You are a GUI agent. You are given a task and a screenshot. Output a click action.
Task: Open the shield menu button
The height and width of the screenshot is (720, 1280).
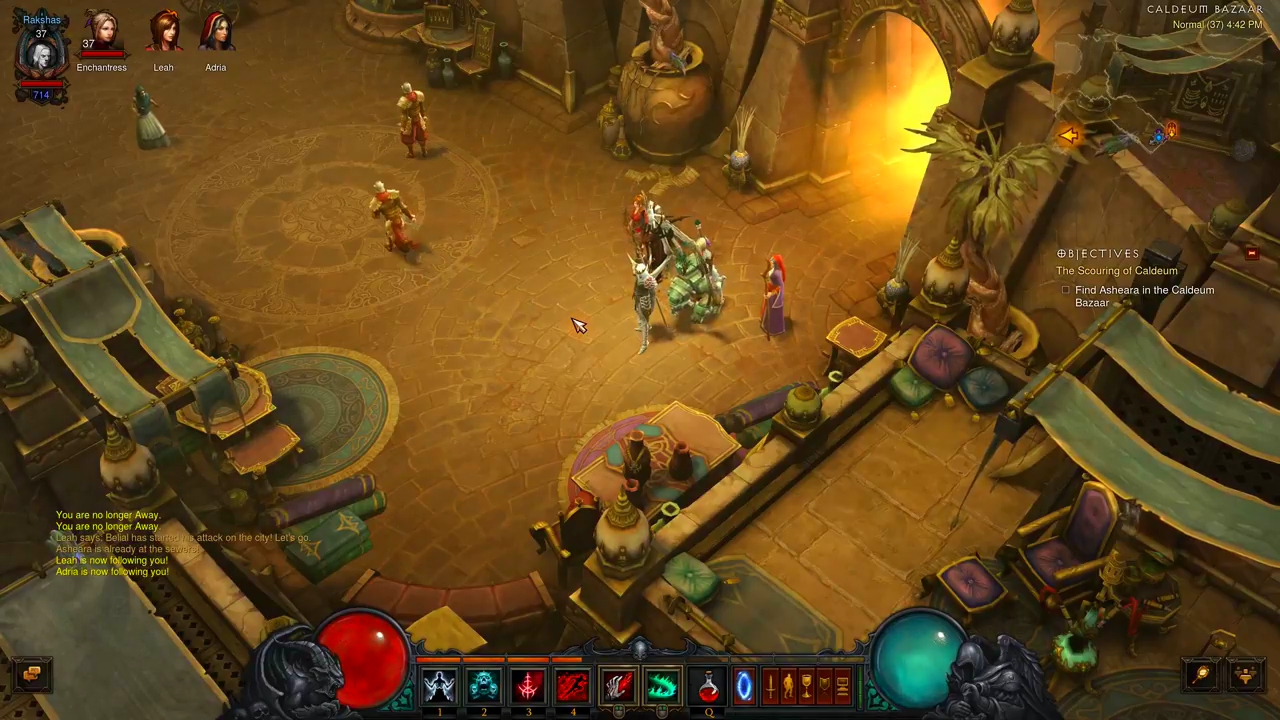pyautogui.click(x=824, y=686)
